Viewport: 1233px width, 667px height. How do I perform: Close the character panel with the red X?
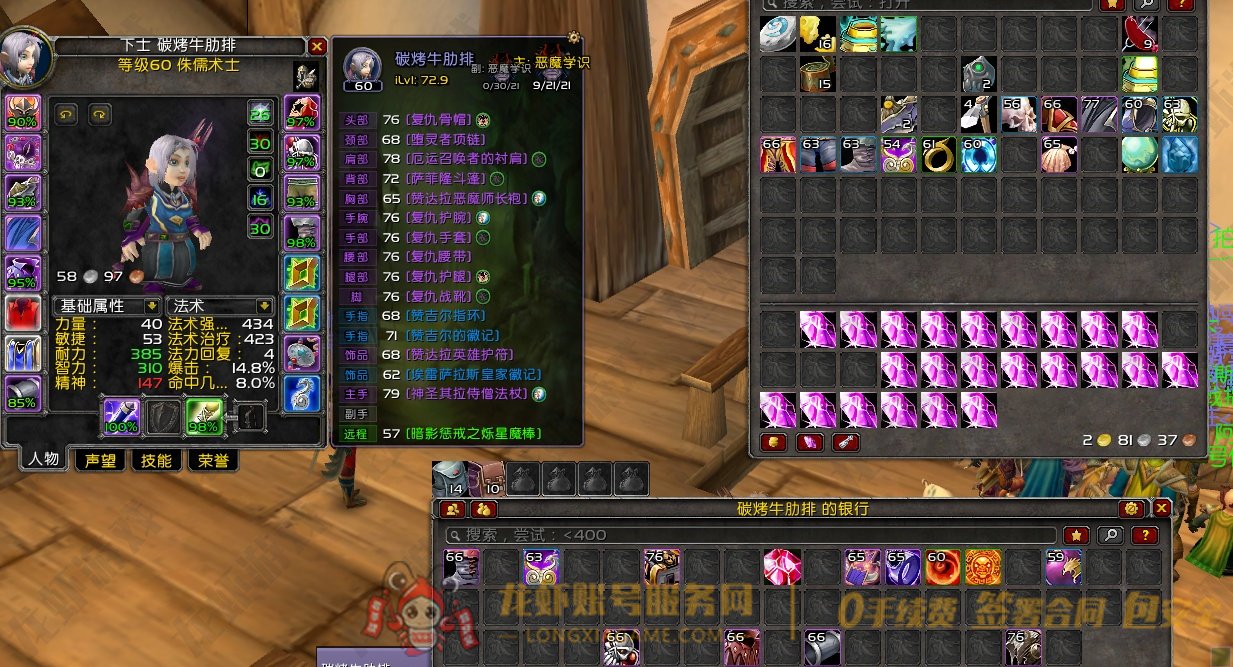pos(317,46)
